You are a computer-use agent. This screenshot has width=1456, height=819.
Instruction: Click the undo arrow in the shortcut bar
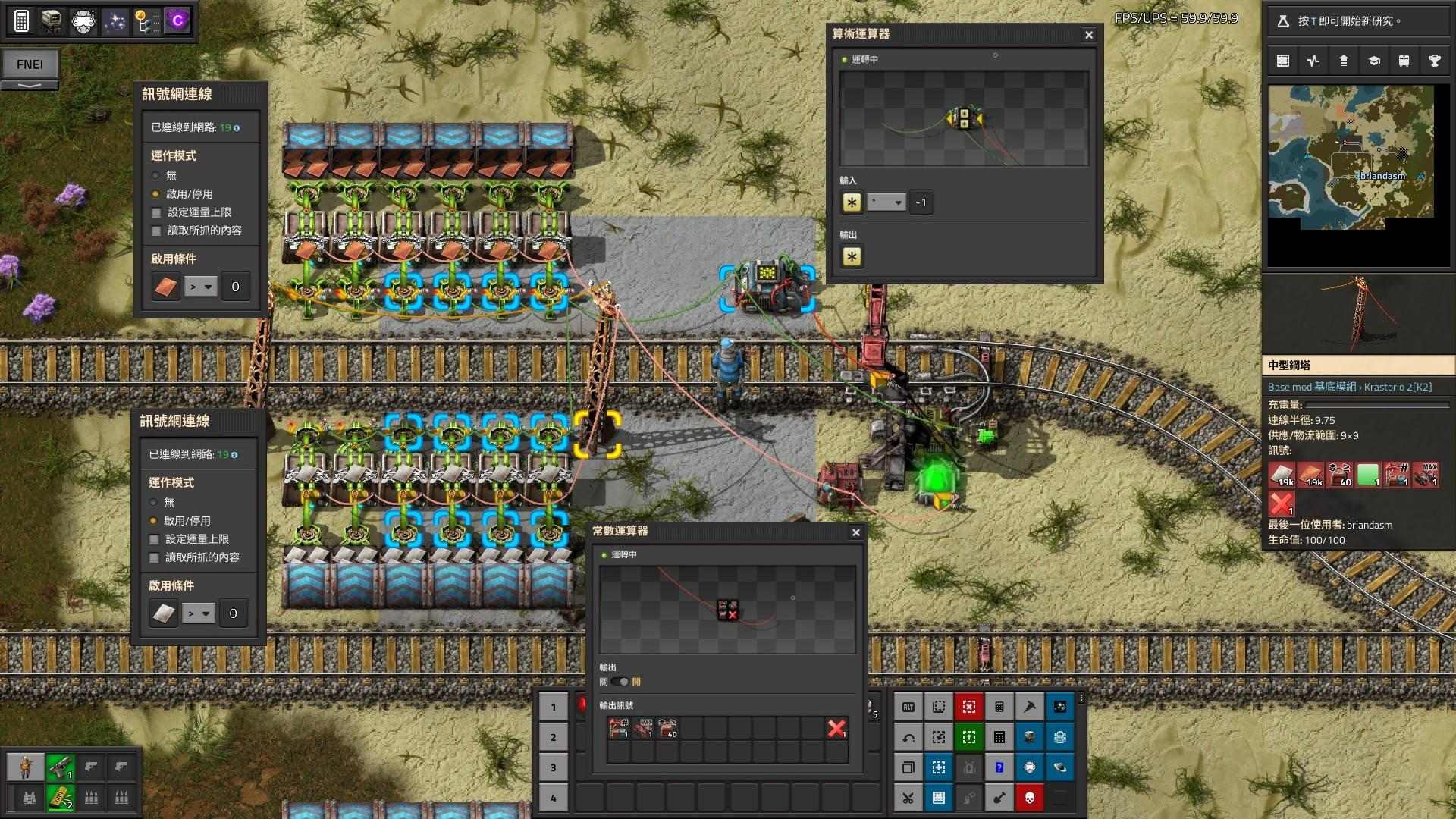[908, 738]
